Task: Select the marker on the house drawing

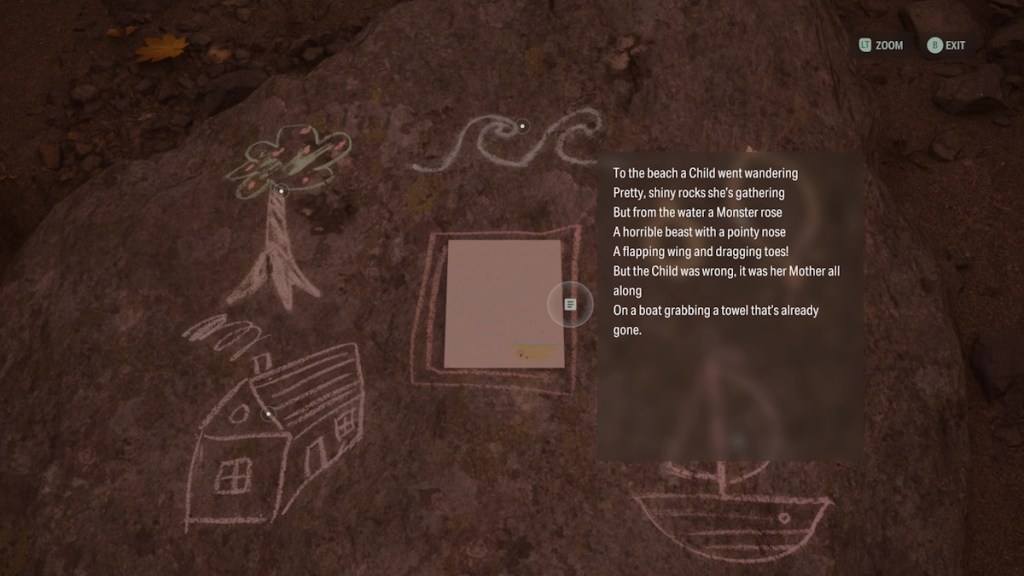Action: pyautogui.click(x=268, y=412)
